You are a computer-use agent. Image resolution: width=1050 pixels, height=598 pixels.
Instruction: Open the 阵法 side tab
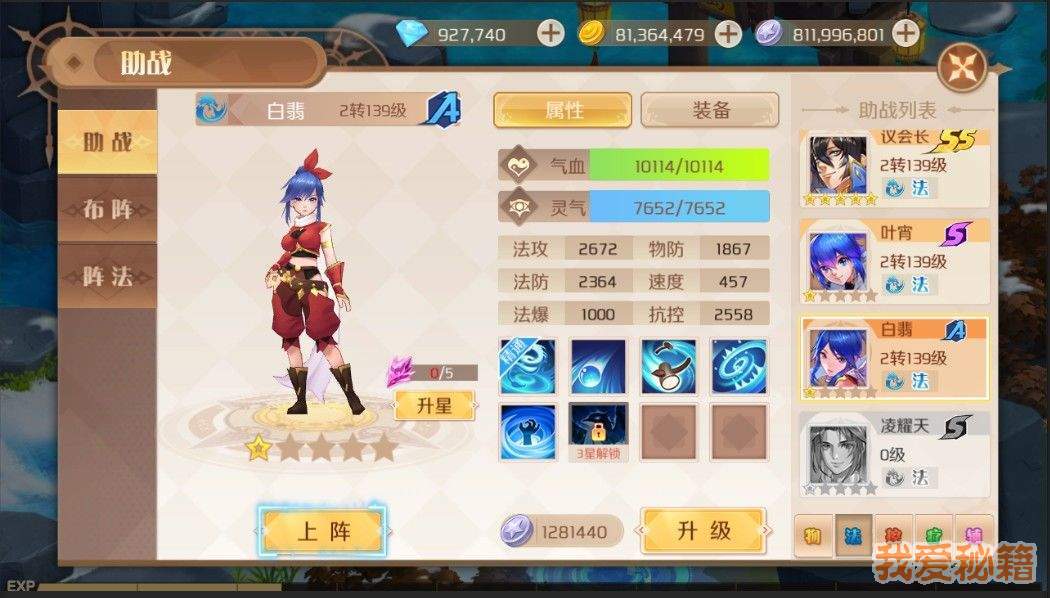[x=108, y=276]
